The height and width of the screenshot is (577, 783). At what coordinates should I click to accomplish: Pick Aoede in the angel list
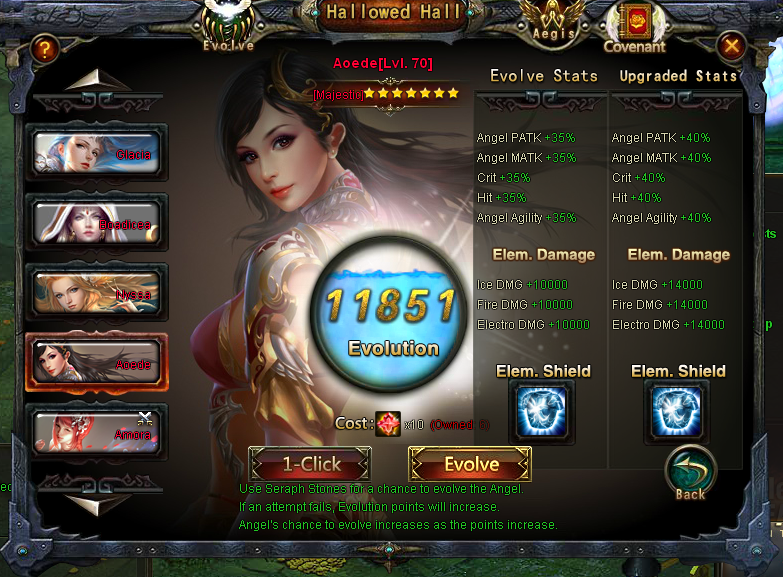pos(97,362)
